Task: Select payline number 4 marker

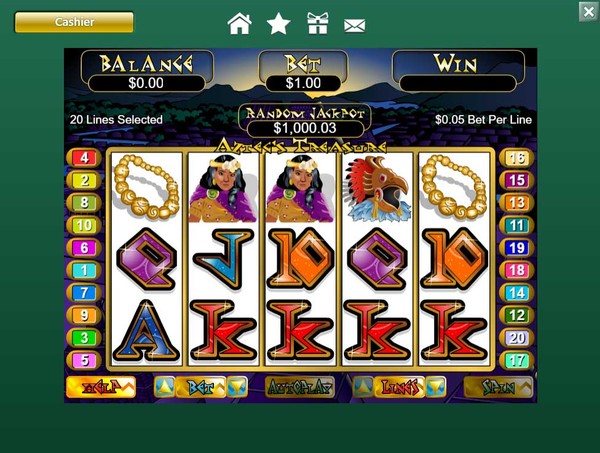Action: point(84,158)
